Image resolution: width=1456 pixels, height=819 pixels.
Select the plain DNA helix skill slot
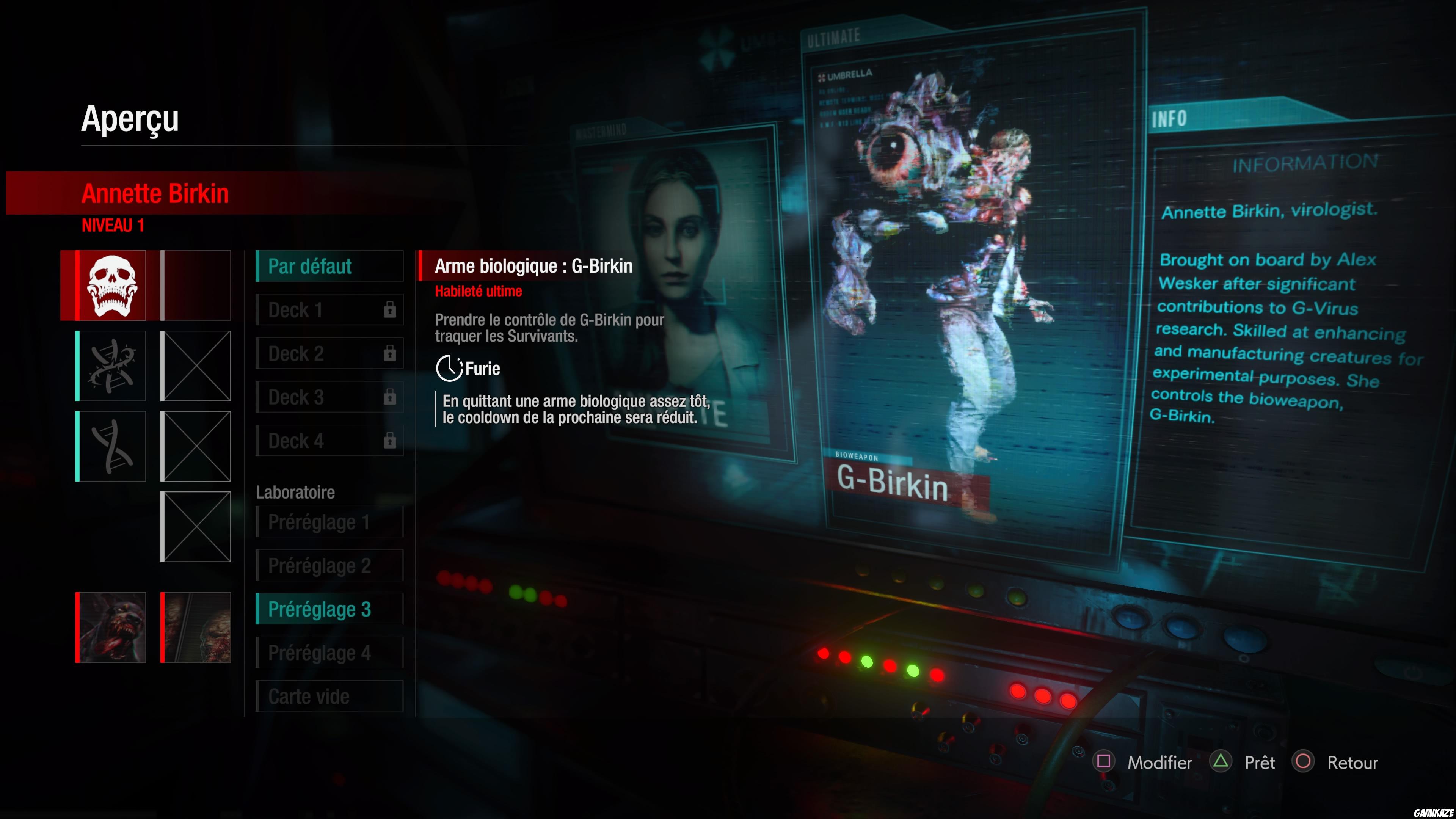(x=111, y=446)
